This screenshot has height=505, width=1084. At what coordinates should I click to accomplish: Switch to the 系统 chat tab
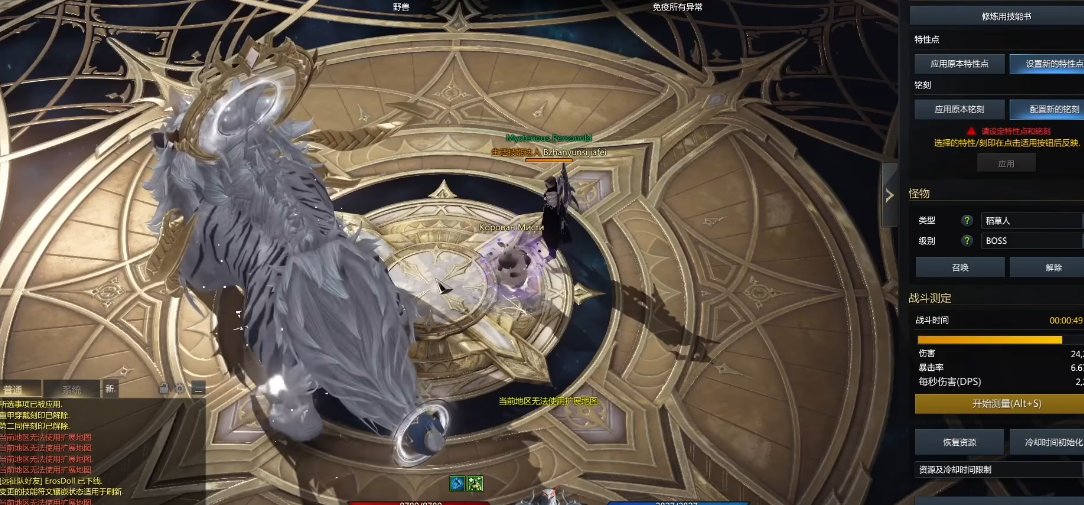click(71, 390)
